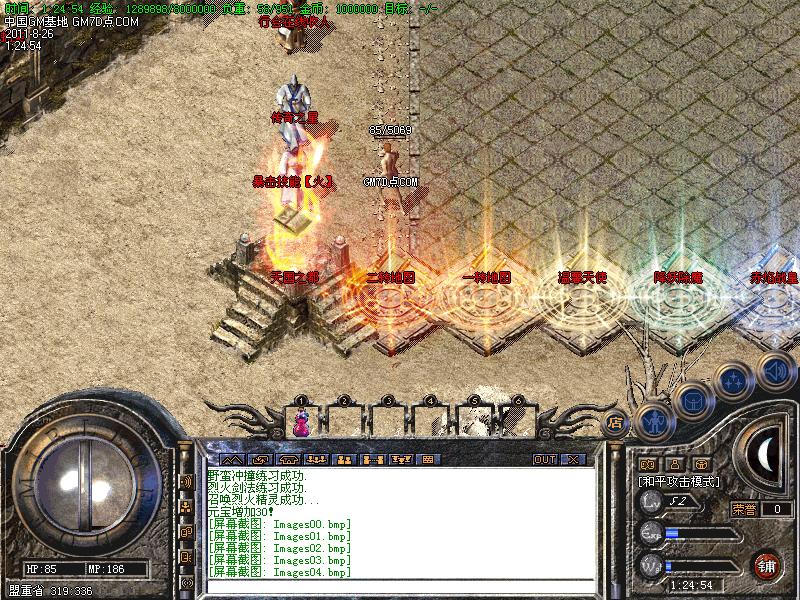Open the red 铺 stall button
The width and height of the screenshot is (800, 600).
coord(768,563)
